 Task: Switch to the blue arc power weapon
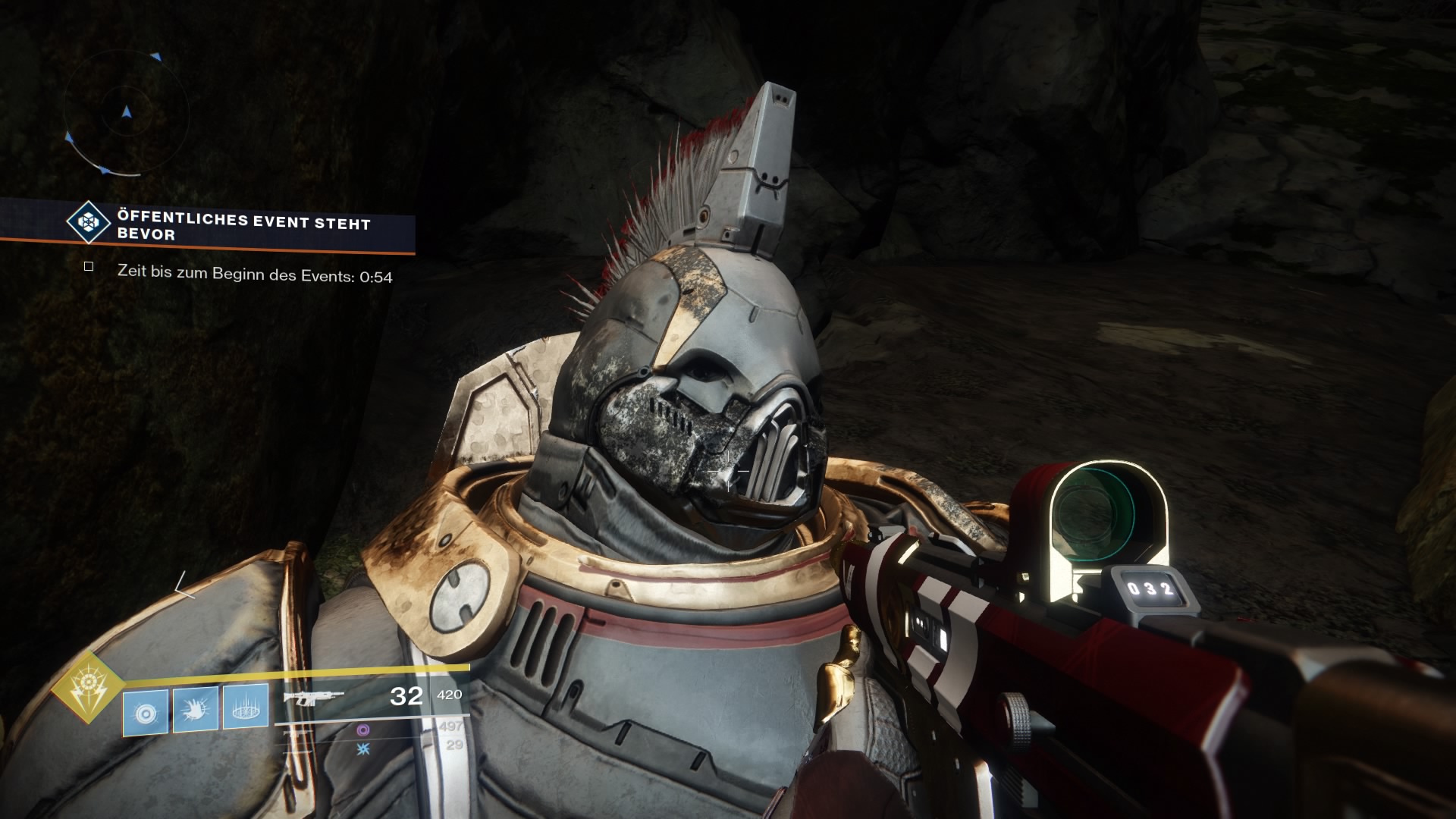pyautogui.click(x=362, y=748)
